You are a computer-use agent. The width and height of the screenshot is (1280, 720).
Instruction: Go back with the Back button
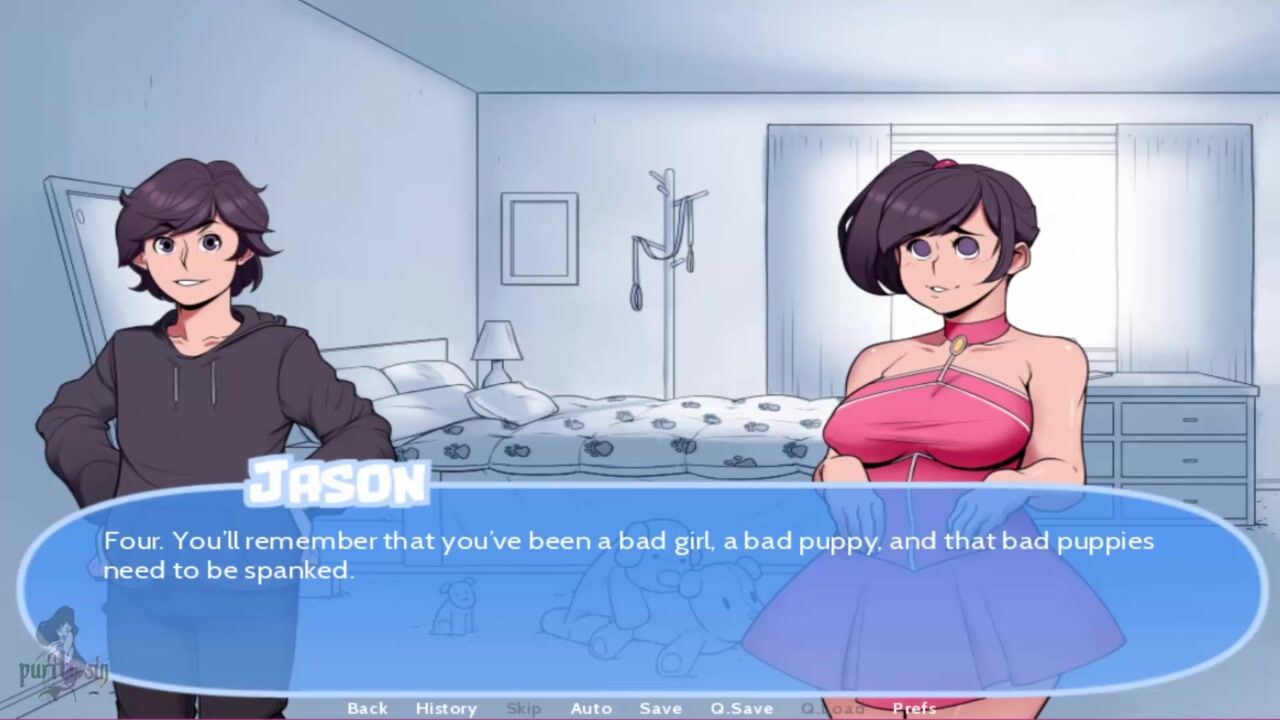coord(367,708)
